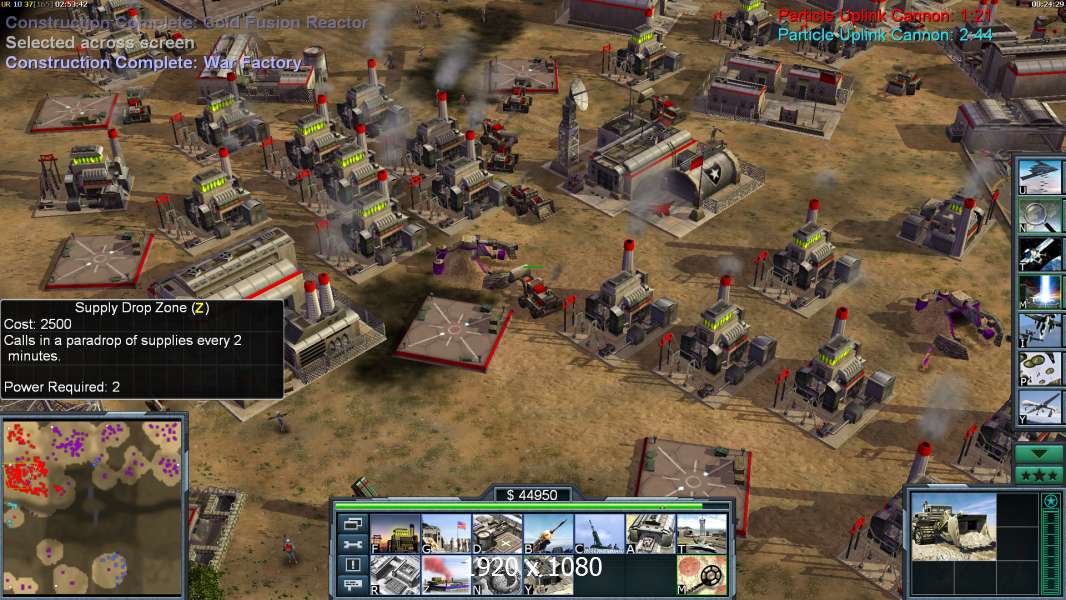Select the dozer unit portrait
The height and width of the screenshot is (600, 1066).
coord(953,526)
